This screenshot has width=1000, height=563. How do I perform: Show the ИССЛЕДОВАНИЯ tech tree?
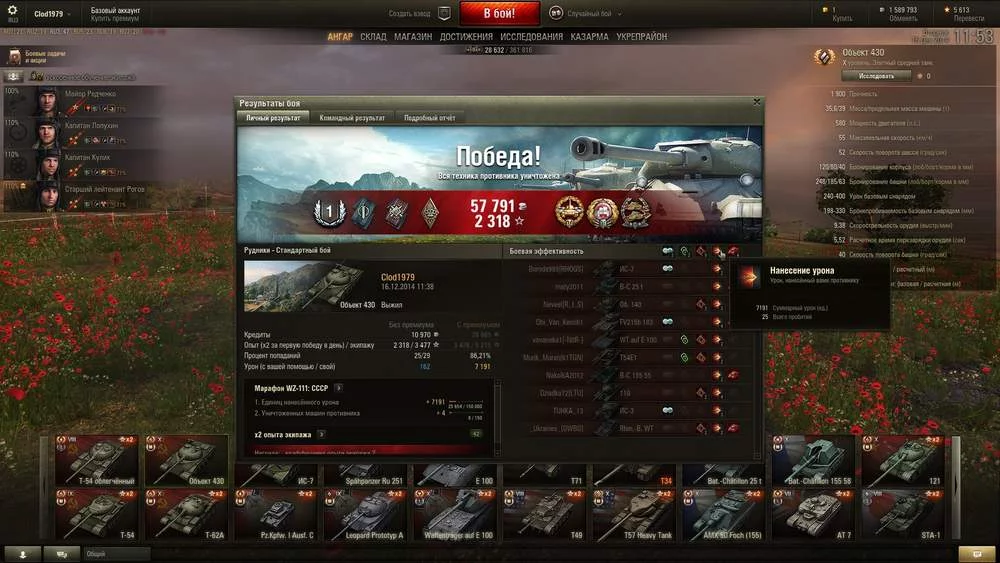pos(531,37)
